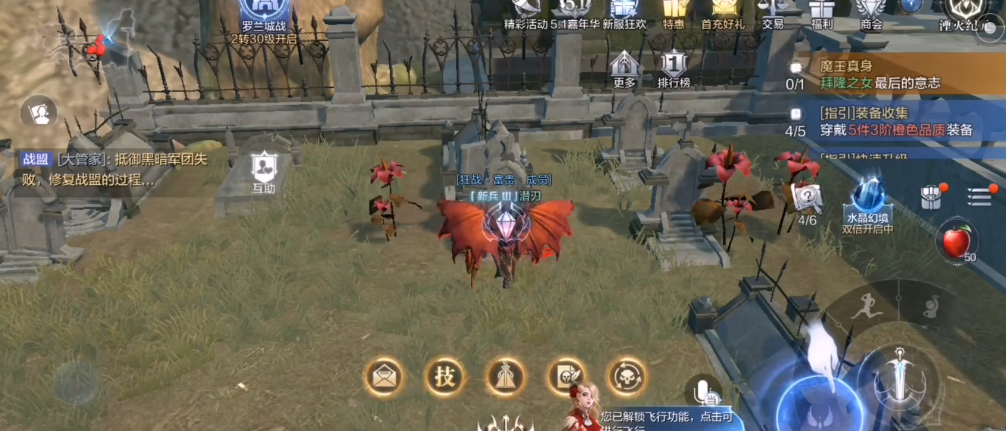The image size is (1006, 431).
Task: Open the 精彩活动 events icon
Action: 526,10
